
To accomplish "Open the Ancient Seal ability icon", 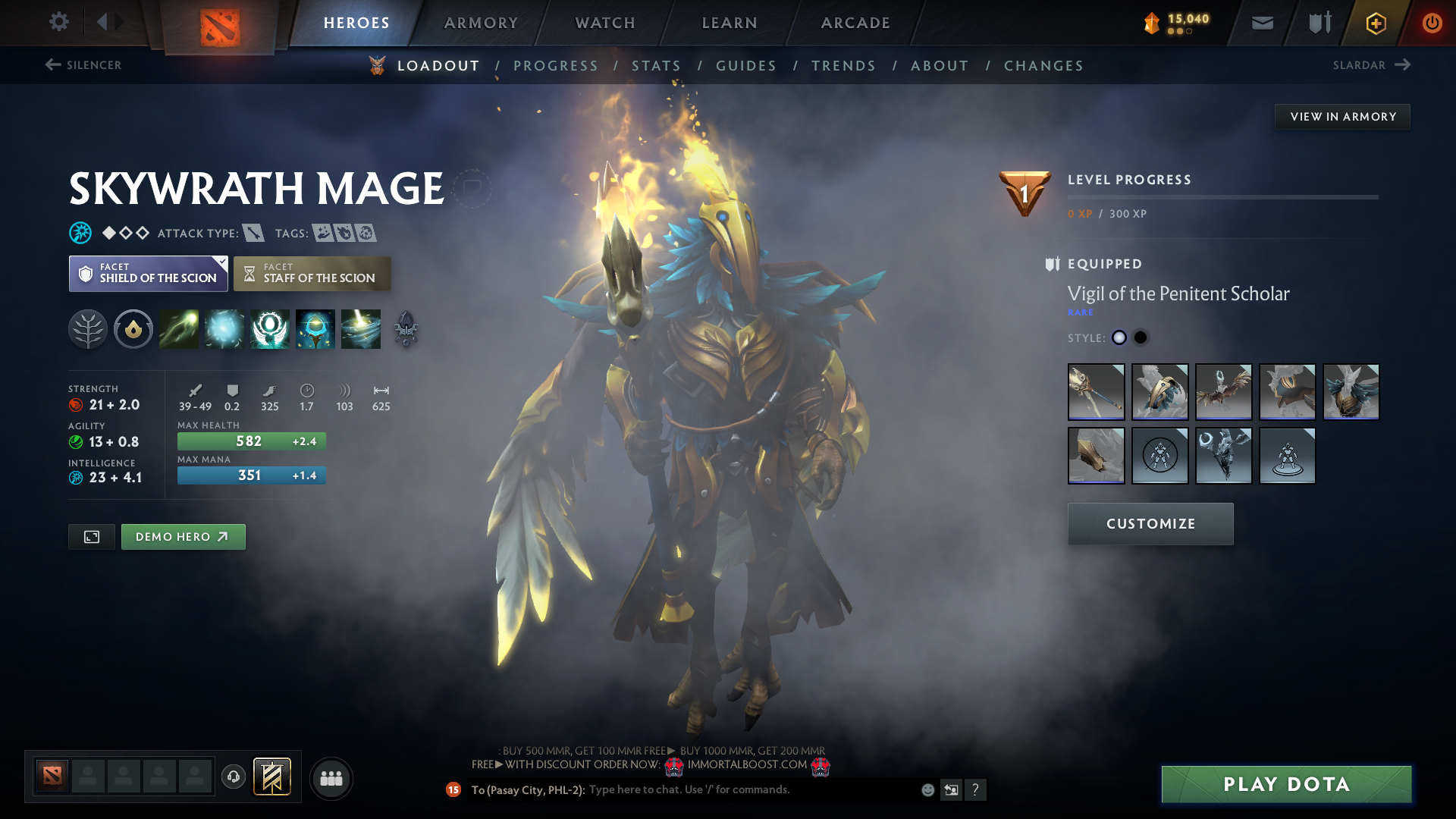I will [x=270, y=329].
